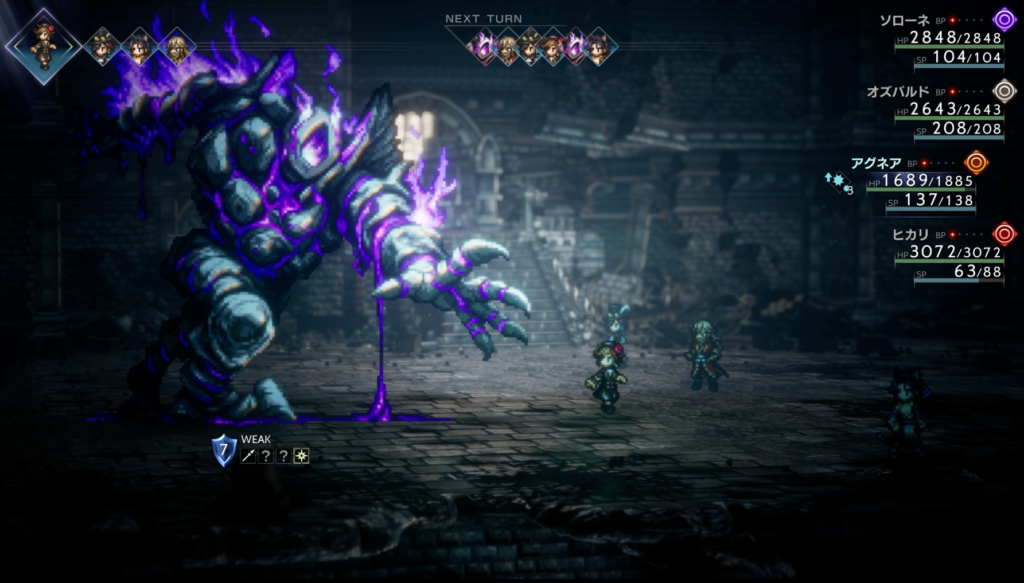Inspect アグネア's buff status icon
Screen dimensions: 1024x583
click(837, 182)
